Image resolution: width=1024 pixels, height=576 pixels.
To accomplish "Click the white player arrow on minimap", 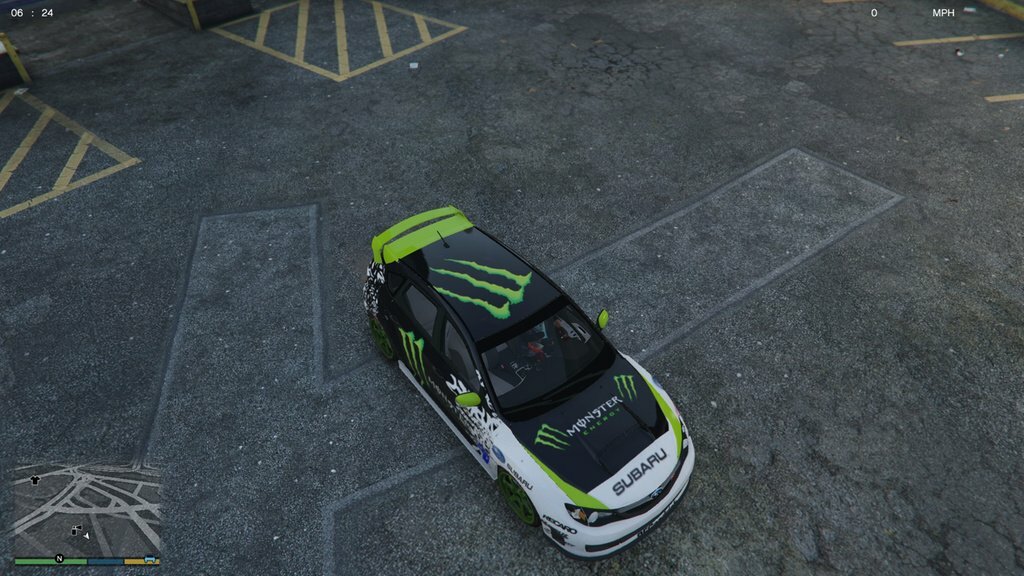I will tap(86, 536).
